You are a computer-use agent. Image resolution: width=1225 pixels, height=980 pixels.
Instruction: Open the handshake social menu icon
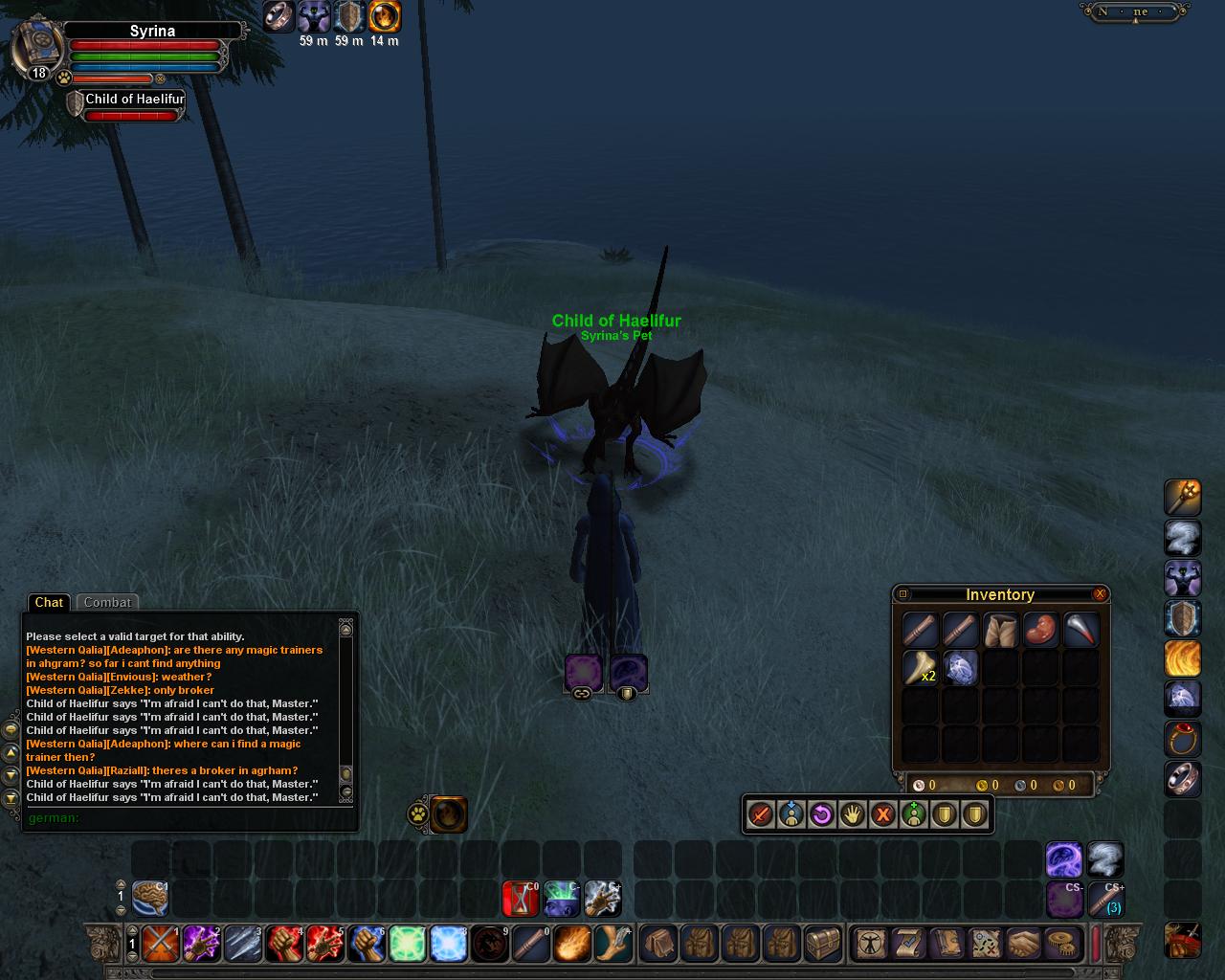(x=1024, y=944)
